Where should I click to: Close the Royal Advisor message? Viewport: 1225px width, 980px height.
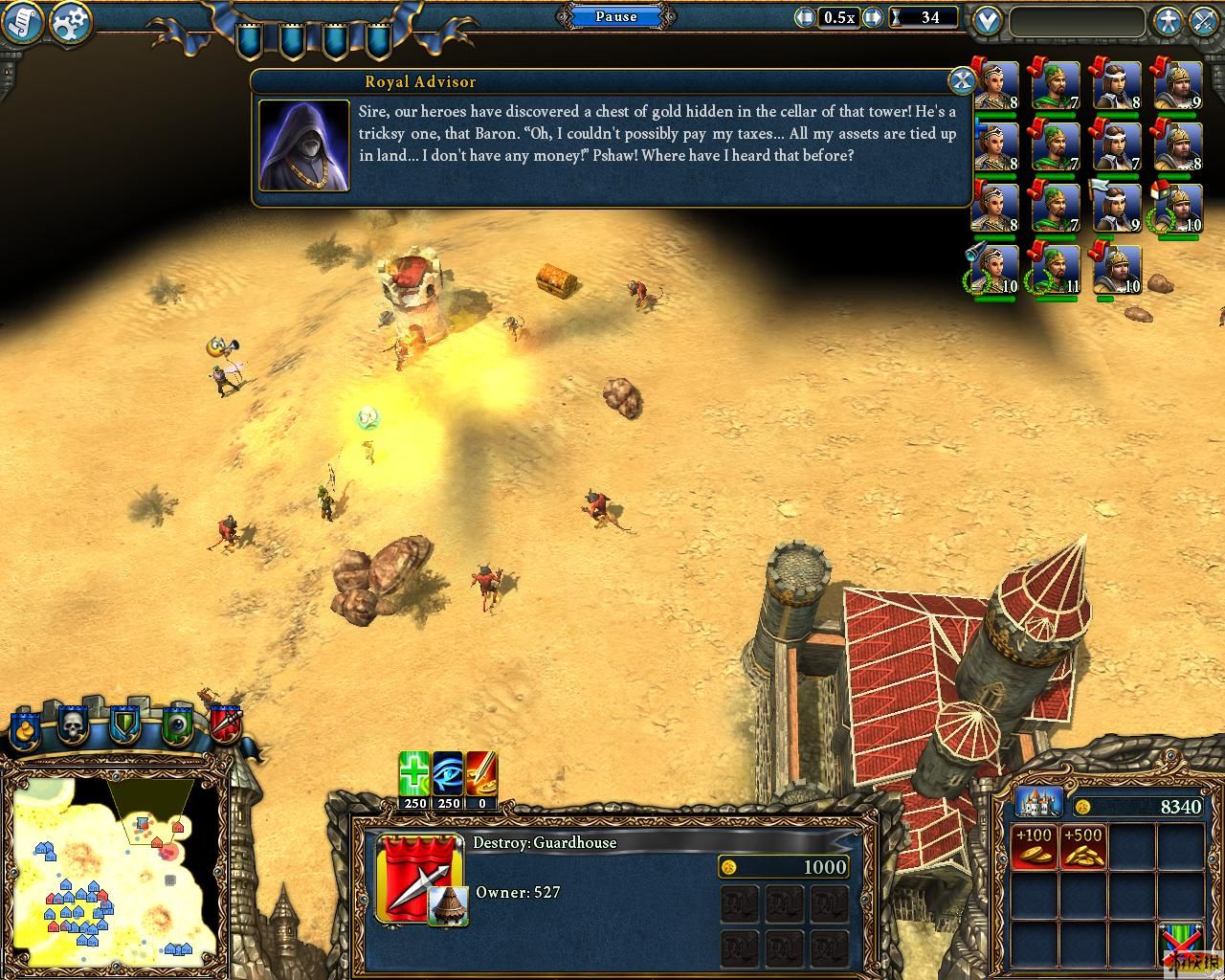(x=960, y=79)
